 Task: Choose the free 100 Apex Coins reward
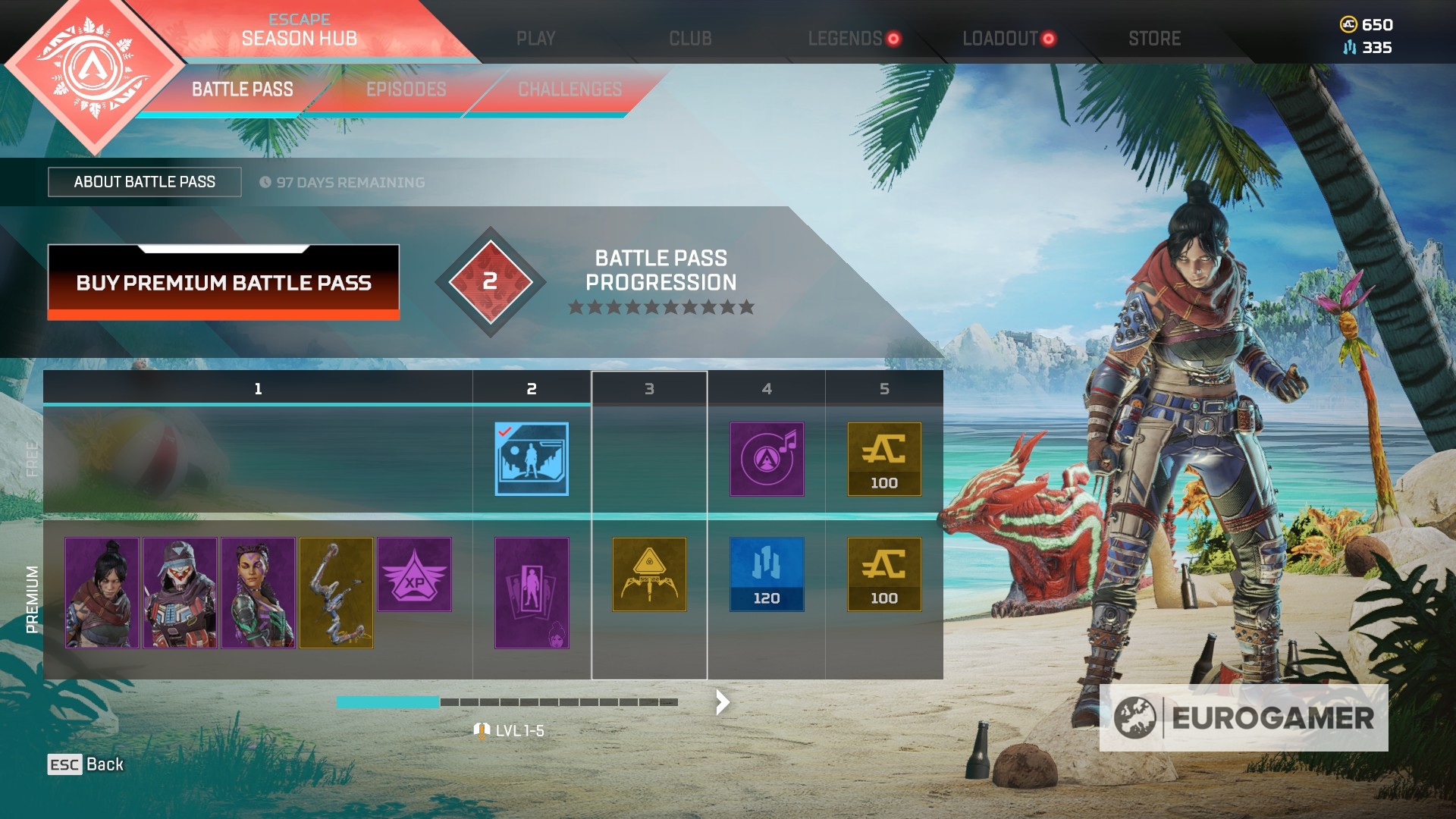tap(883, 459)
